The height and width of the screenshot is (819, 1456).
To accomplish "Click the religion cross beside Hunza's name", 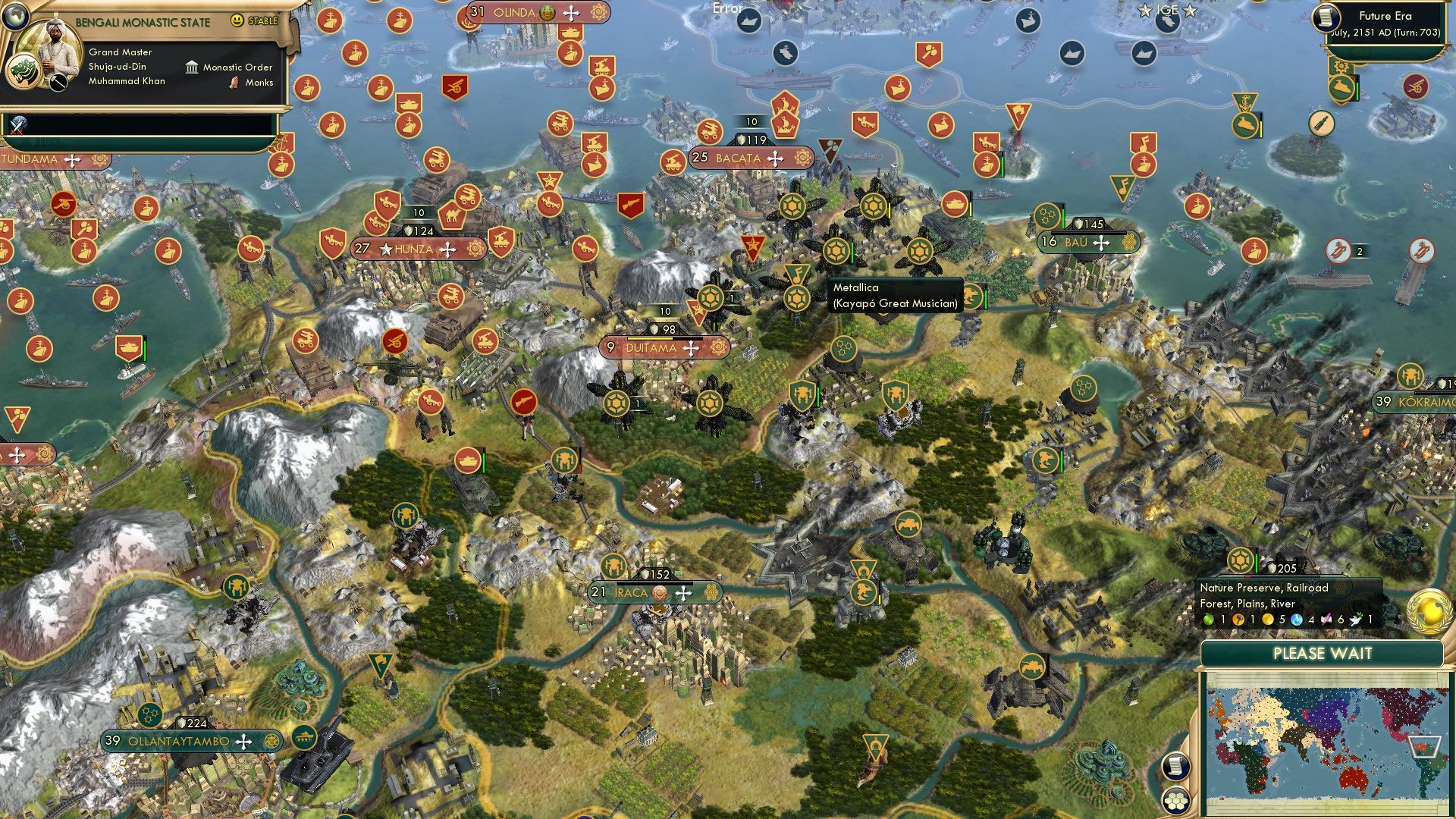I will pos(450,249).
